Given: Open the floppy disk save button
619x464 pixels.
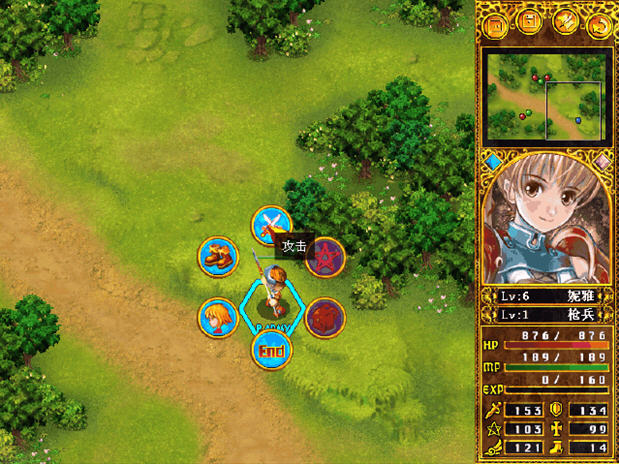Looking at the screenshot, I should [530, 24].
